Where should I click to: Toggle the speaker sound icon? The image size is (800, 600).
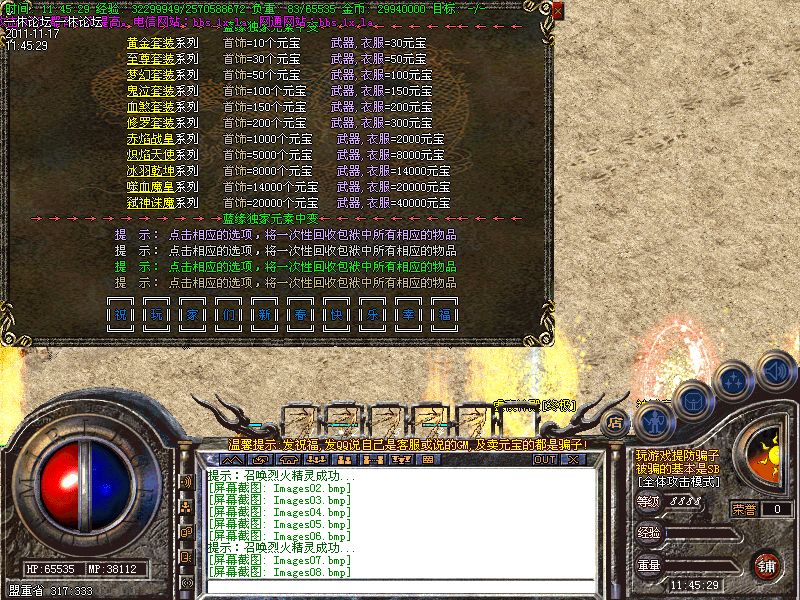775,372
